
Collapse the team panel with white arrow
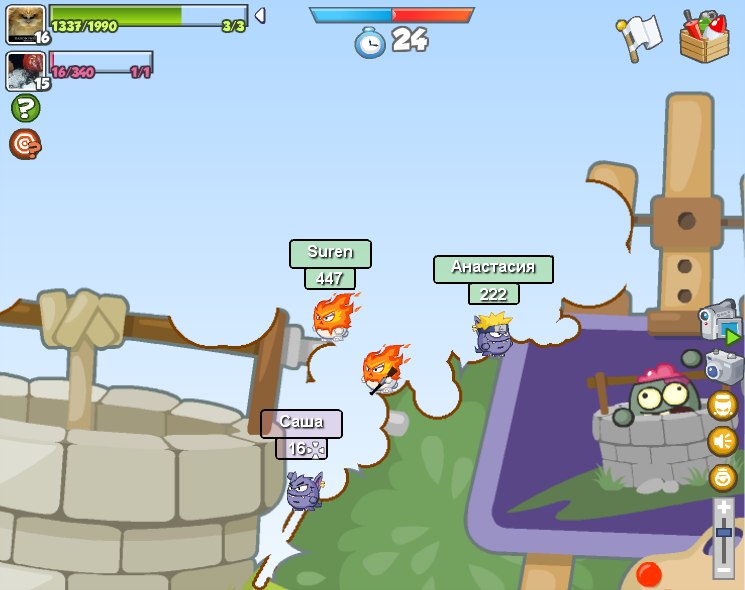click(x=259, y=15)
